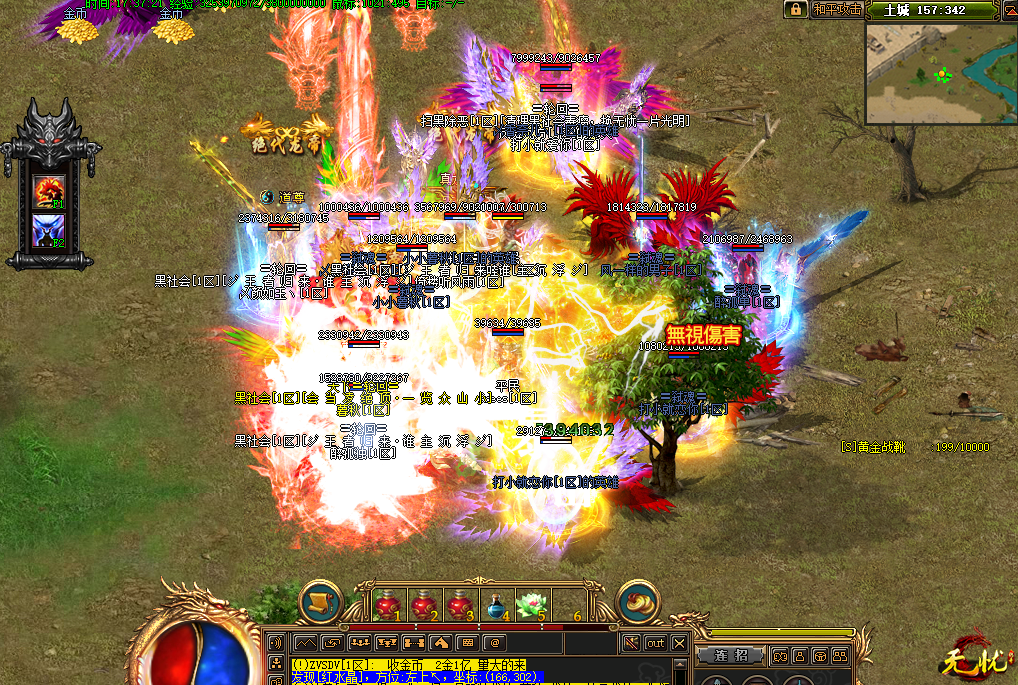The image size is (1018, 685).
Task: Use the lotus flower item in slot 5
Action: (530, 605)
